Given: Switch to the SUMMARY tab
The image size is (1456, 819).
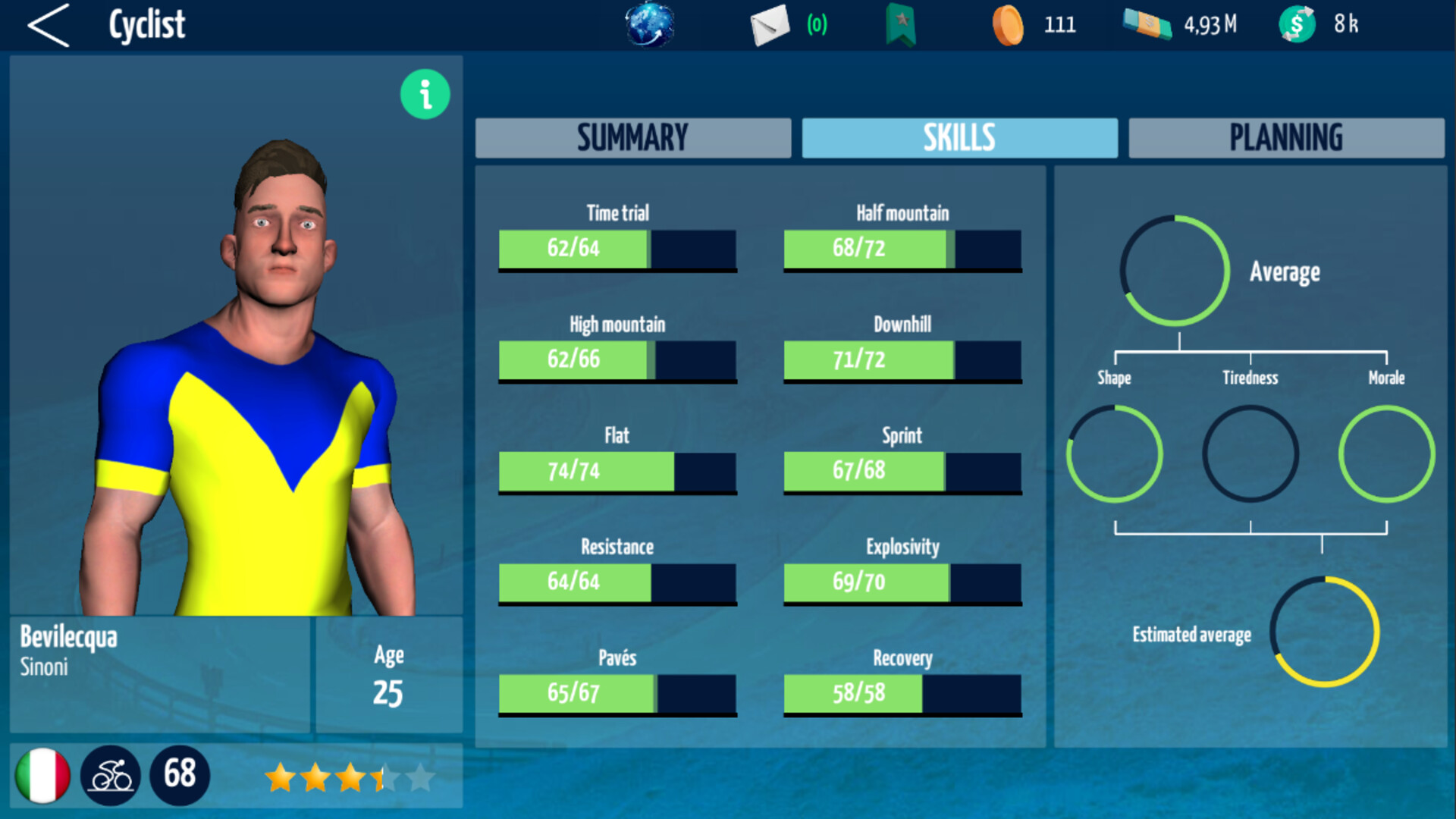Looking at the screenshot, I should [x=632, y=137].
